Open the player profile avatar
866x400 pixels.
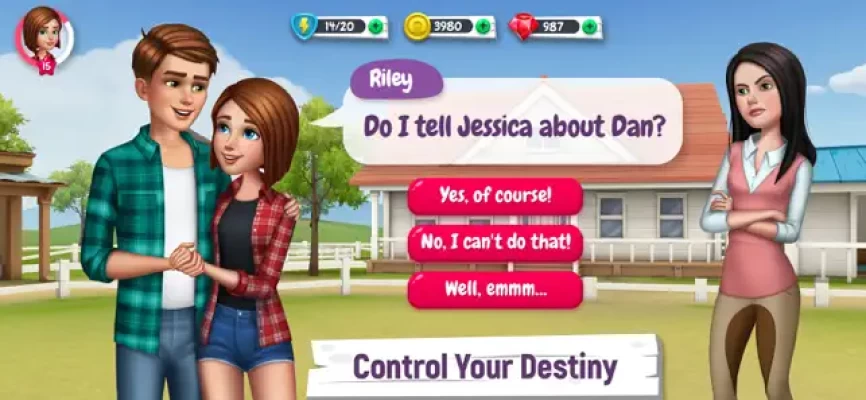tap(44, 37)
